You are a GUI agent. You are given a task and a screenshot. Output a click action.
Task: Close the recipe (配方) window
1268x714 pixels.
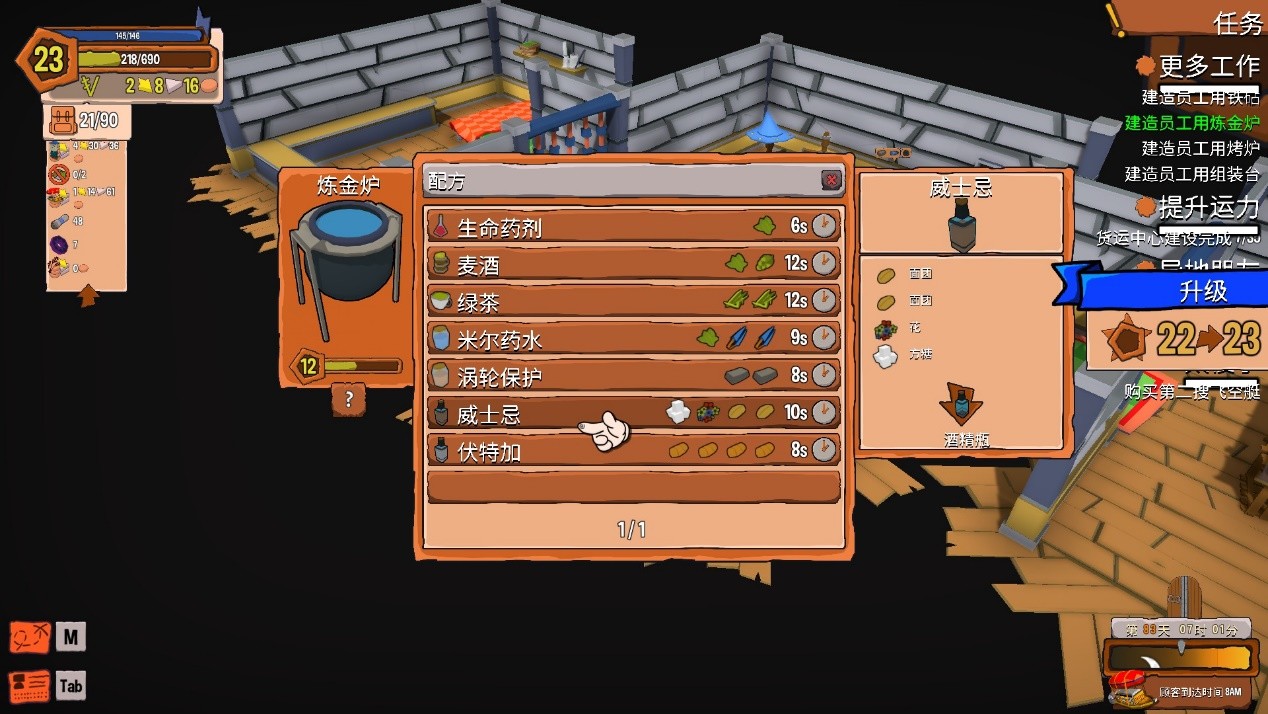[831, 180]
